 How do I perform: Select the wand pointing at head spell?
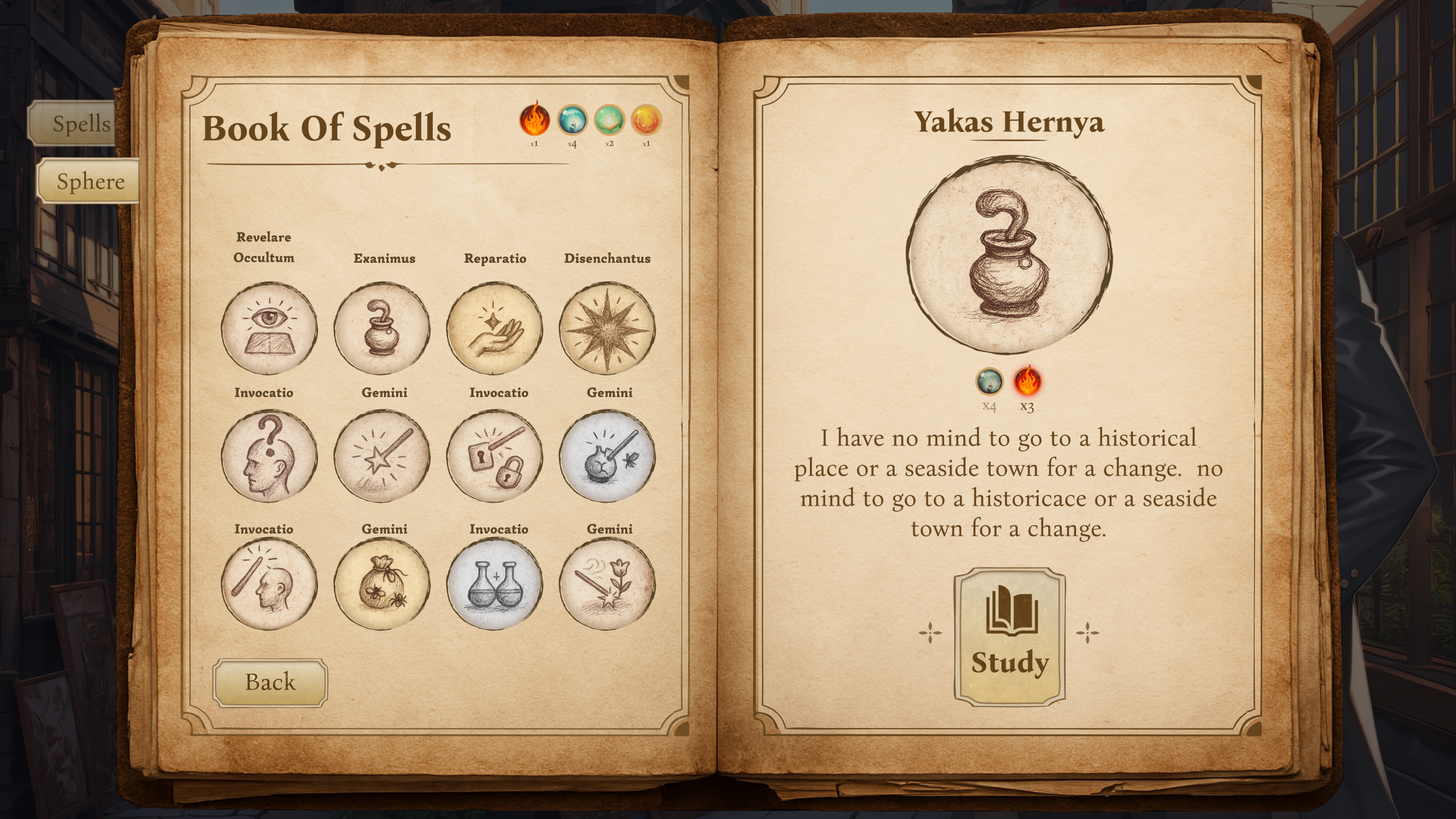[268, 584]
